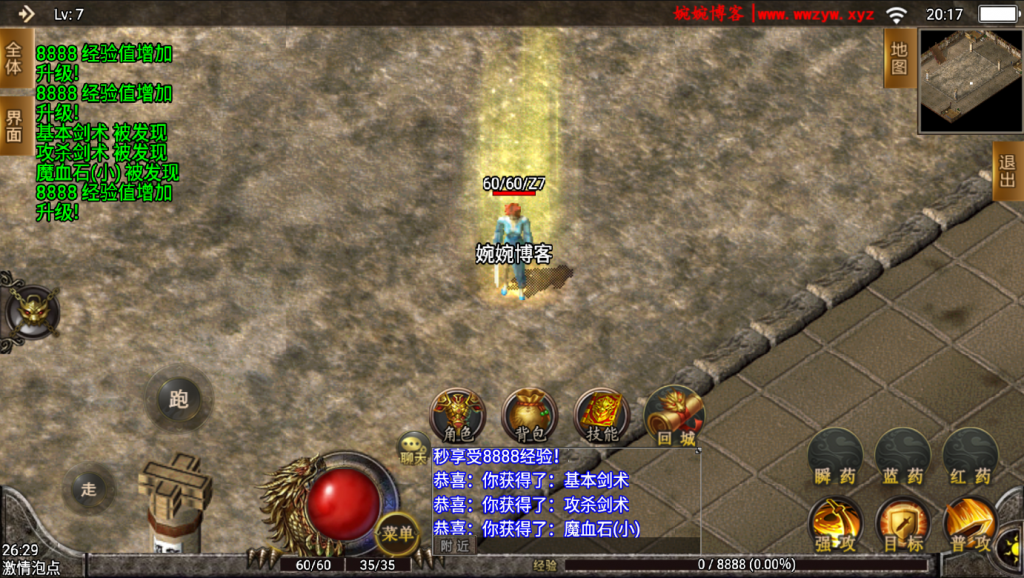The image size is (1024, 578).
Task: Activate the 普攻 normal attack
Action: pos(969,524)
